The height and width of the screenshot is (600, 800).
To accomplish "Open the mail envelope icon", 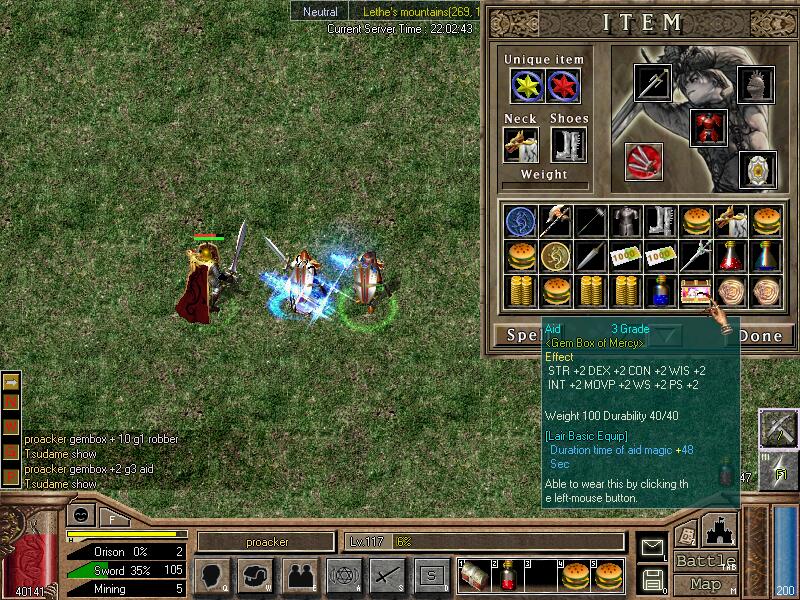I will 653,547.
